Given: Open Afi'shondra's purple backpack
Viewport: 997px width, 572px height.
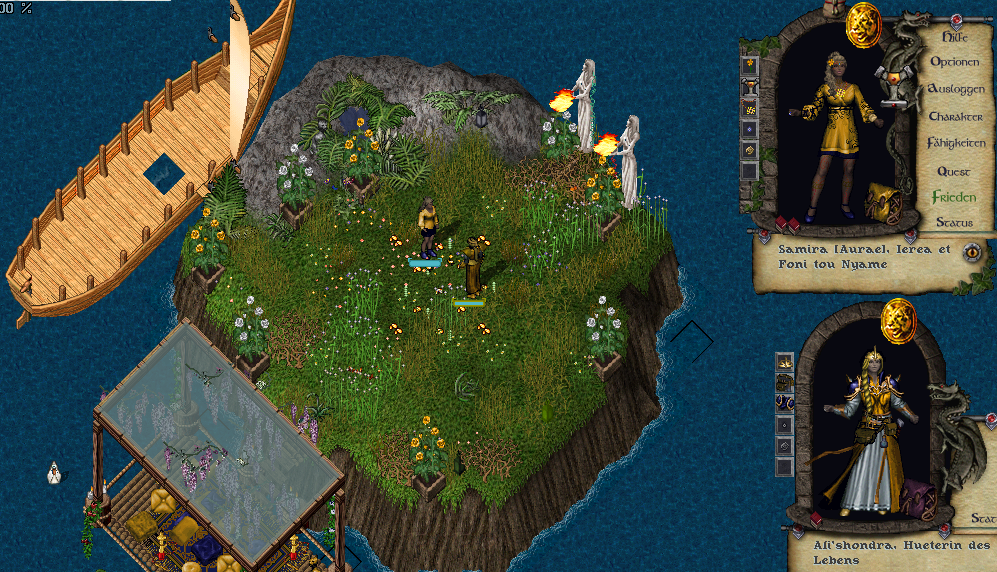Looking at the screenshot, I should (x=918, y=499).
